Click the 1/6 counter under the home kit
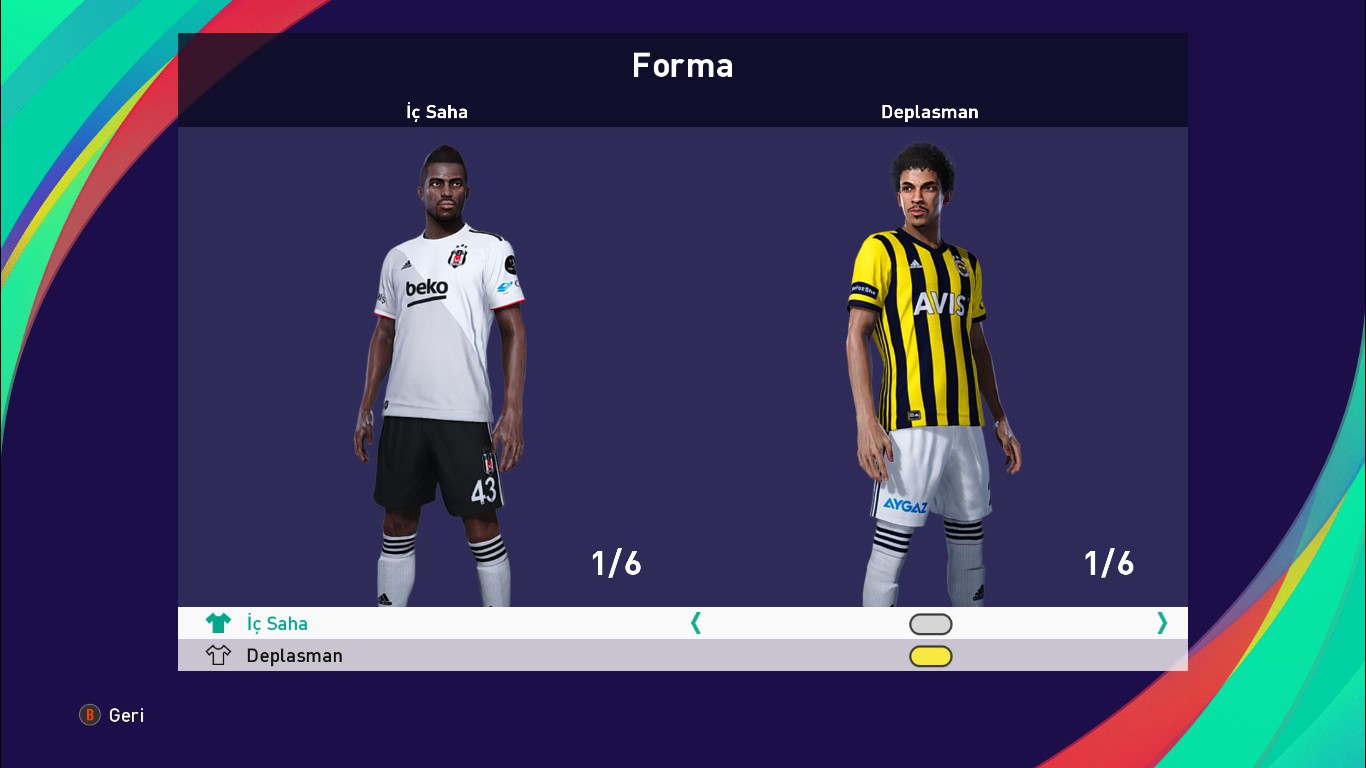Viewport: 1366px width, 768px height. click(614, 563)
